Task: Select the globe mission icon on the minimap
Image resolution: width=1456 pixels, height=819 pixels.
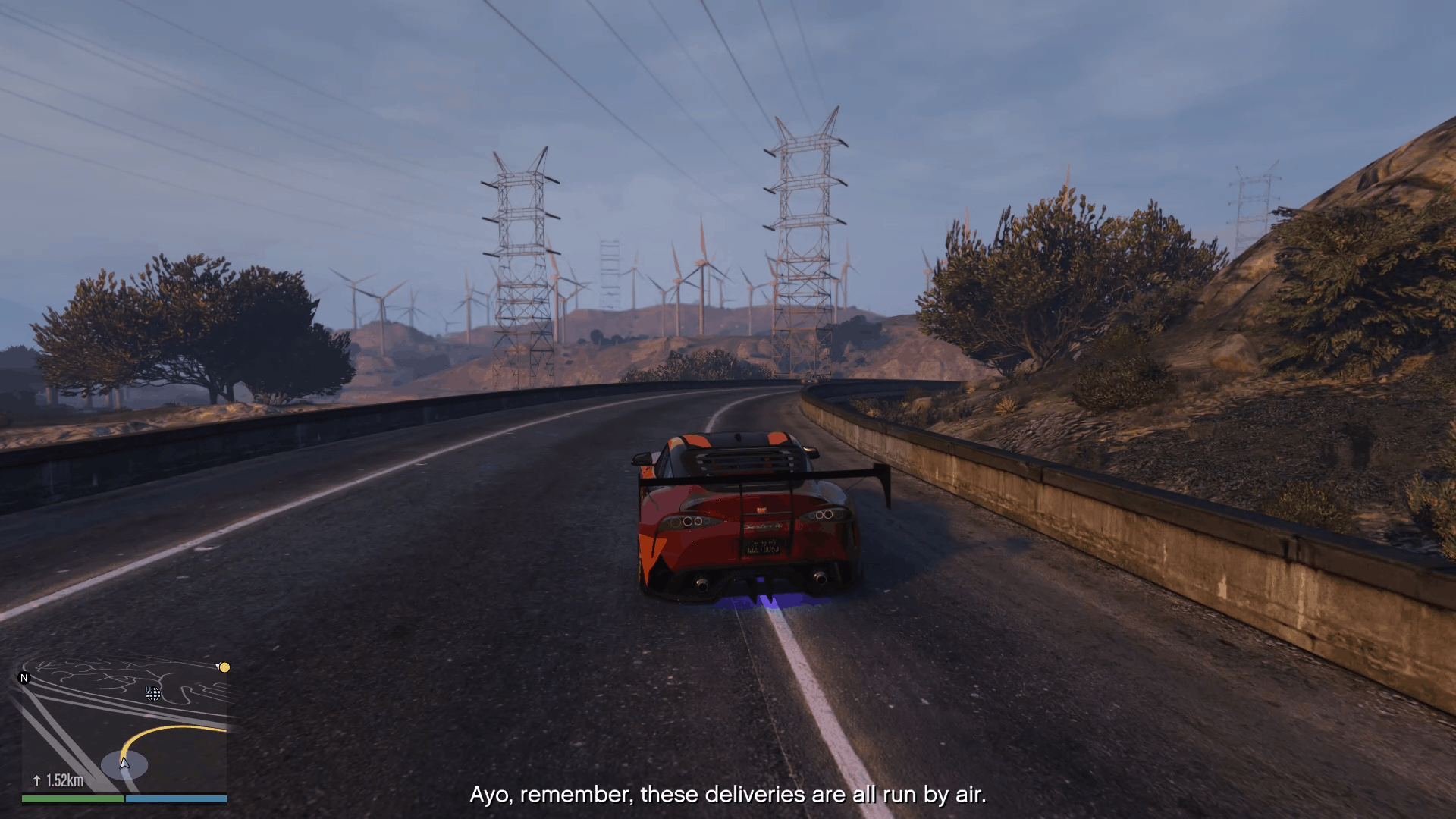Action: (x=152, y=694)
